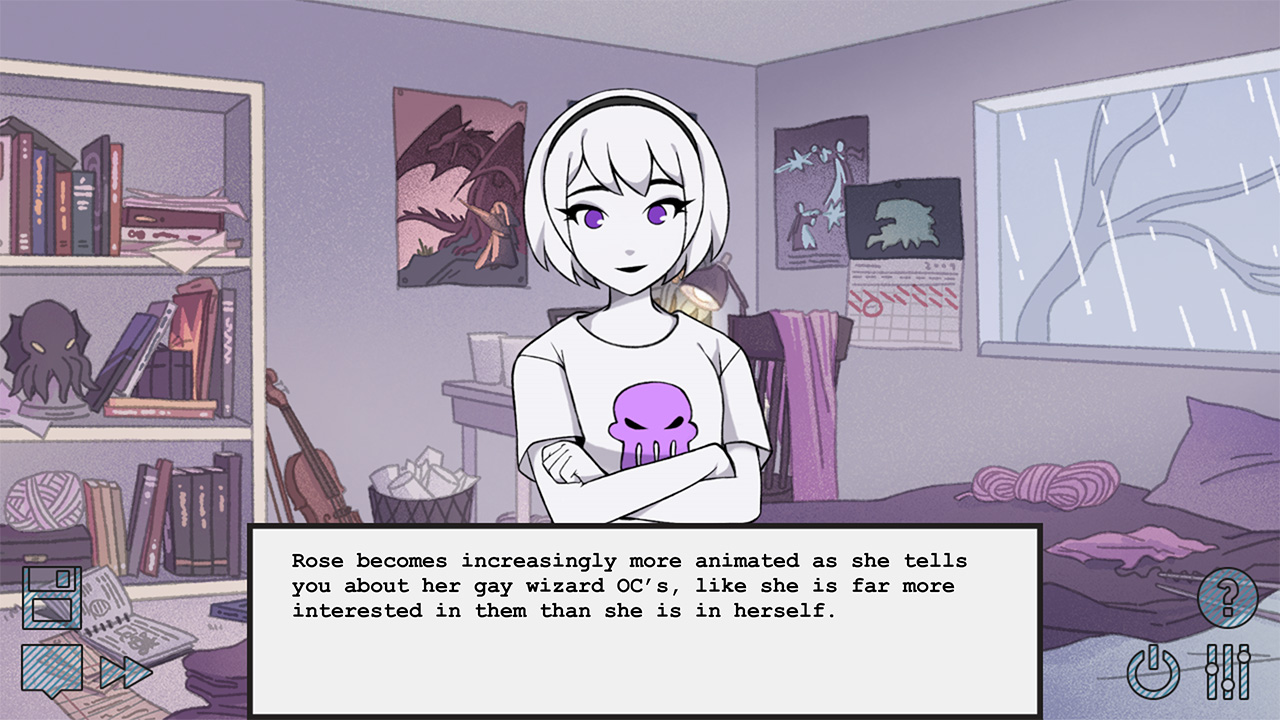The width and height of the screenshot is (1280, 720).
Task: Adjust audio via the settings slider control
Action: [x=1227, y=671]
